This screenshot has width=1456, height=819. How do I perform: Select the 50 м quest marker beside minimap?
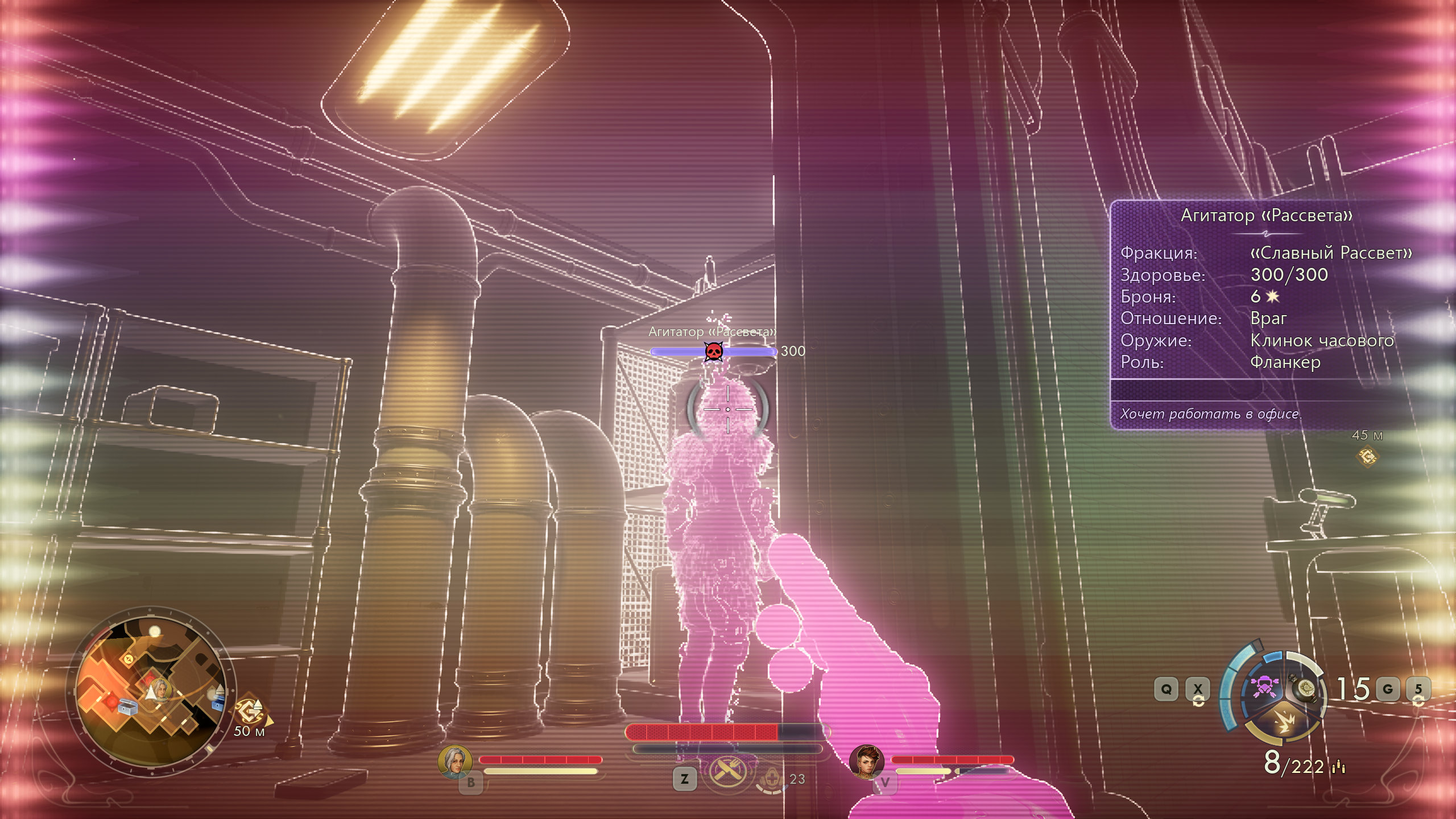click(249, 712)
